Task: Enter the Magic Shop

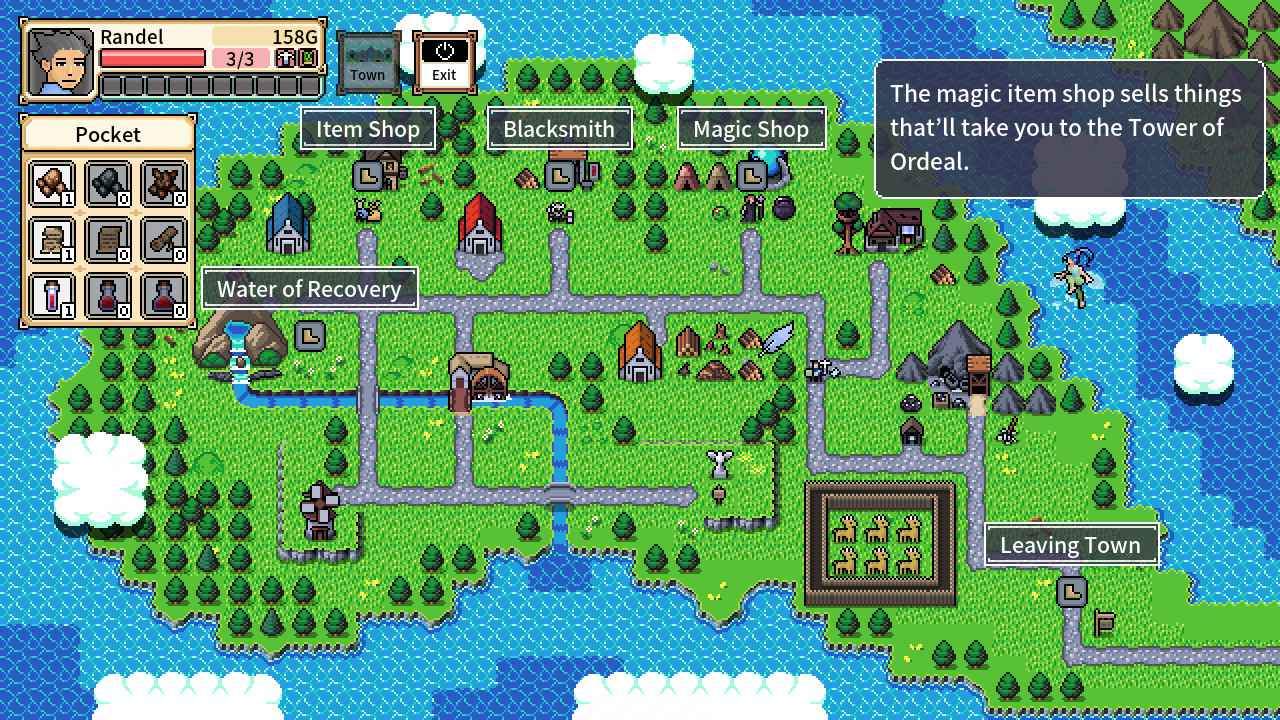Action: 751,128
